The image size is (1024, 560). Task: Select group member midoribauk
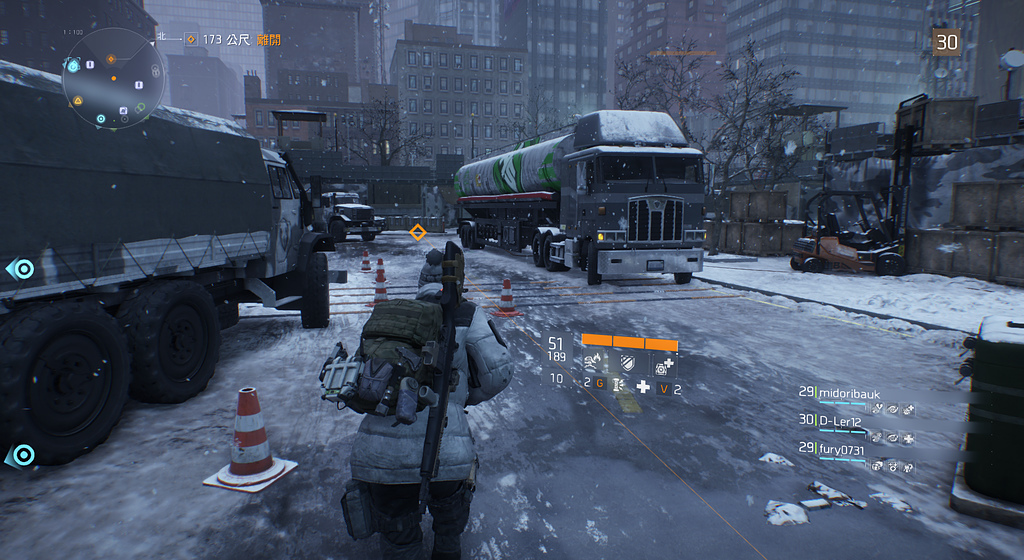(x=850, y=393)
